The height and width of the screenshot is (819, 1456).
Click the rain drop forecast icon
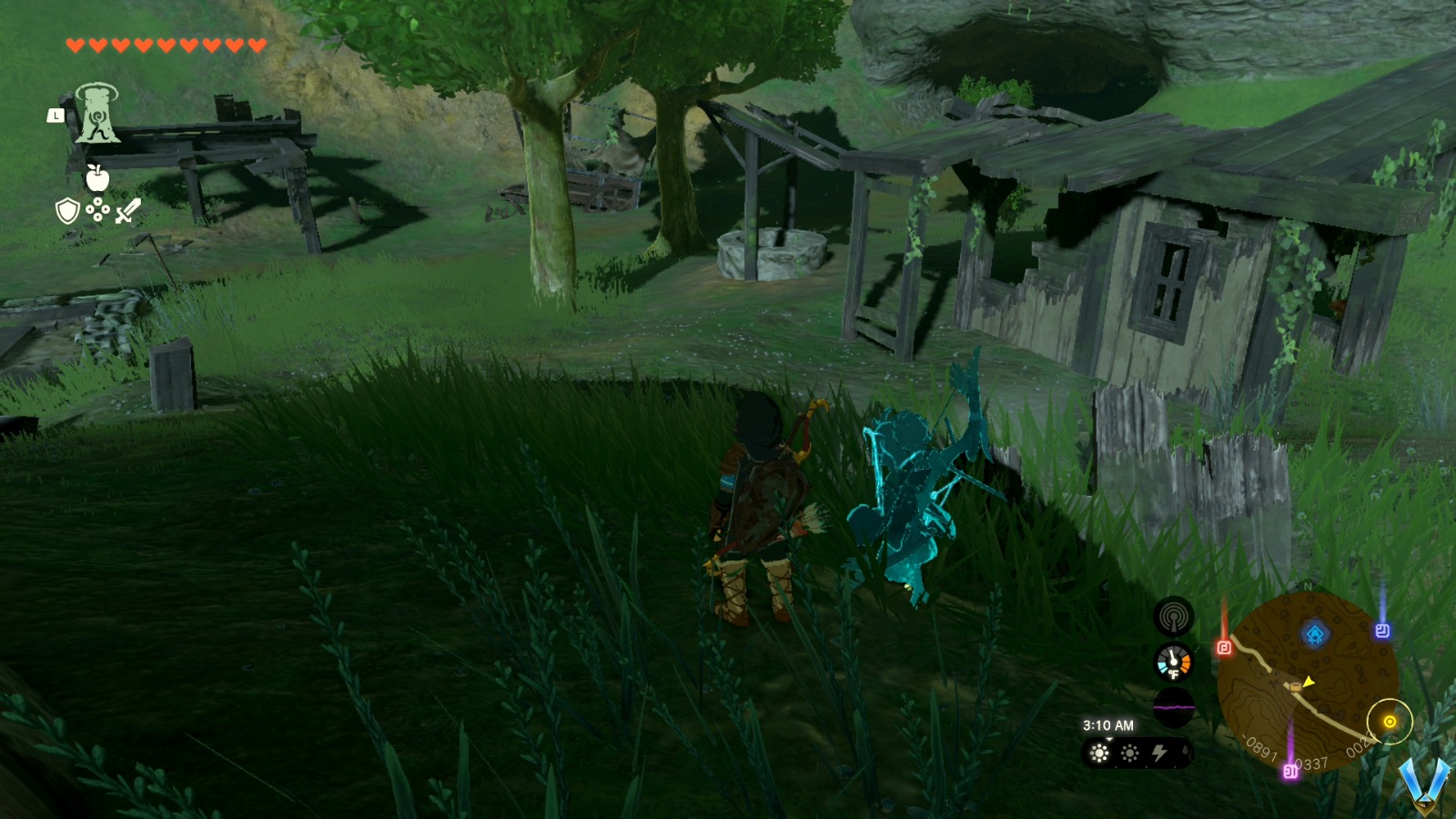pyautogui.click(x=1184, y=752)
